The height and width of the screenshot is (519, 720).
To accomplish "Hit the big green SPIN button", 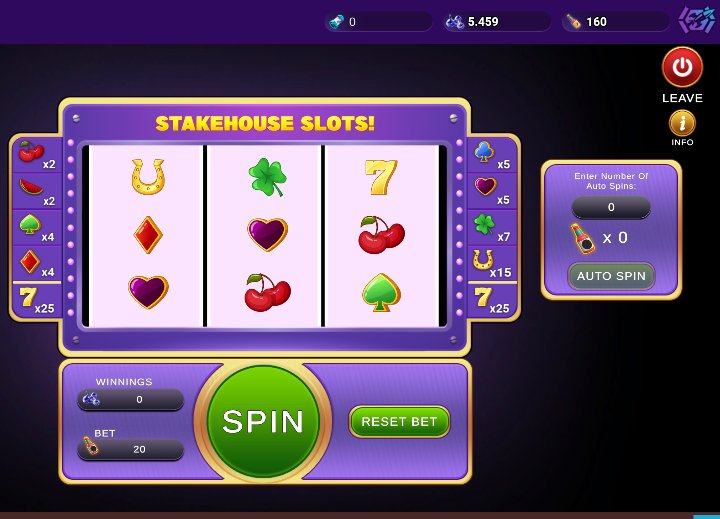I will point(263,421).
